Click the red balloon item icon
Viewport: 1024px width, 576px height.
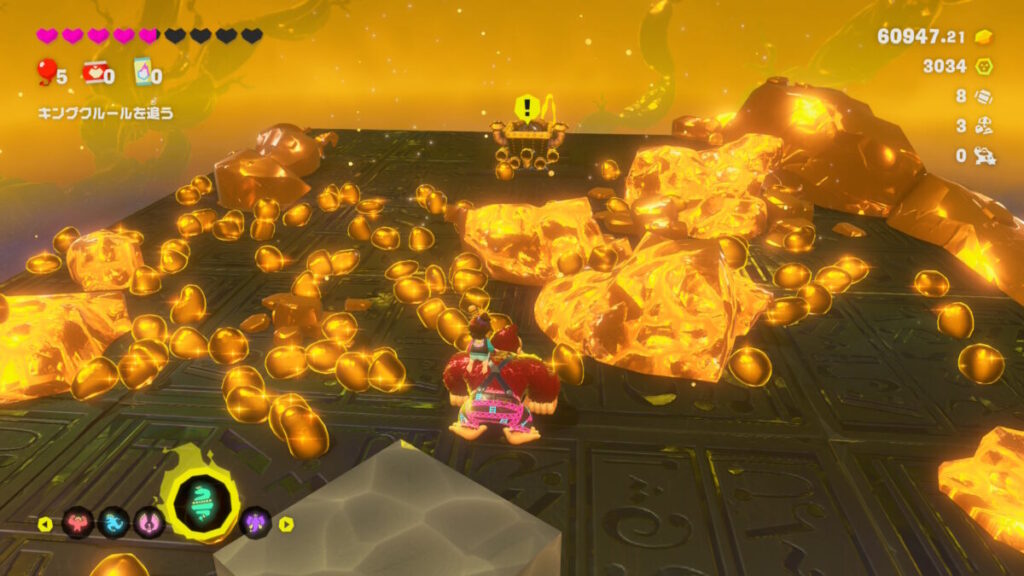click(x=46, y=72)
